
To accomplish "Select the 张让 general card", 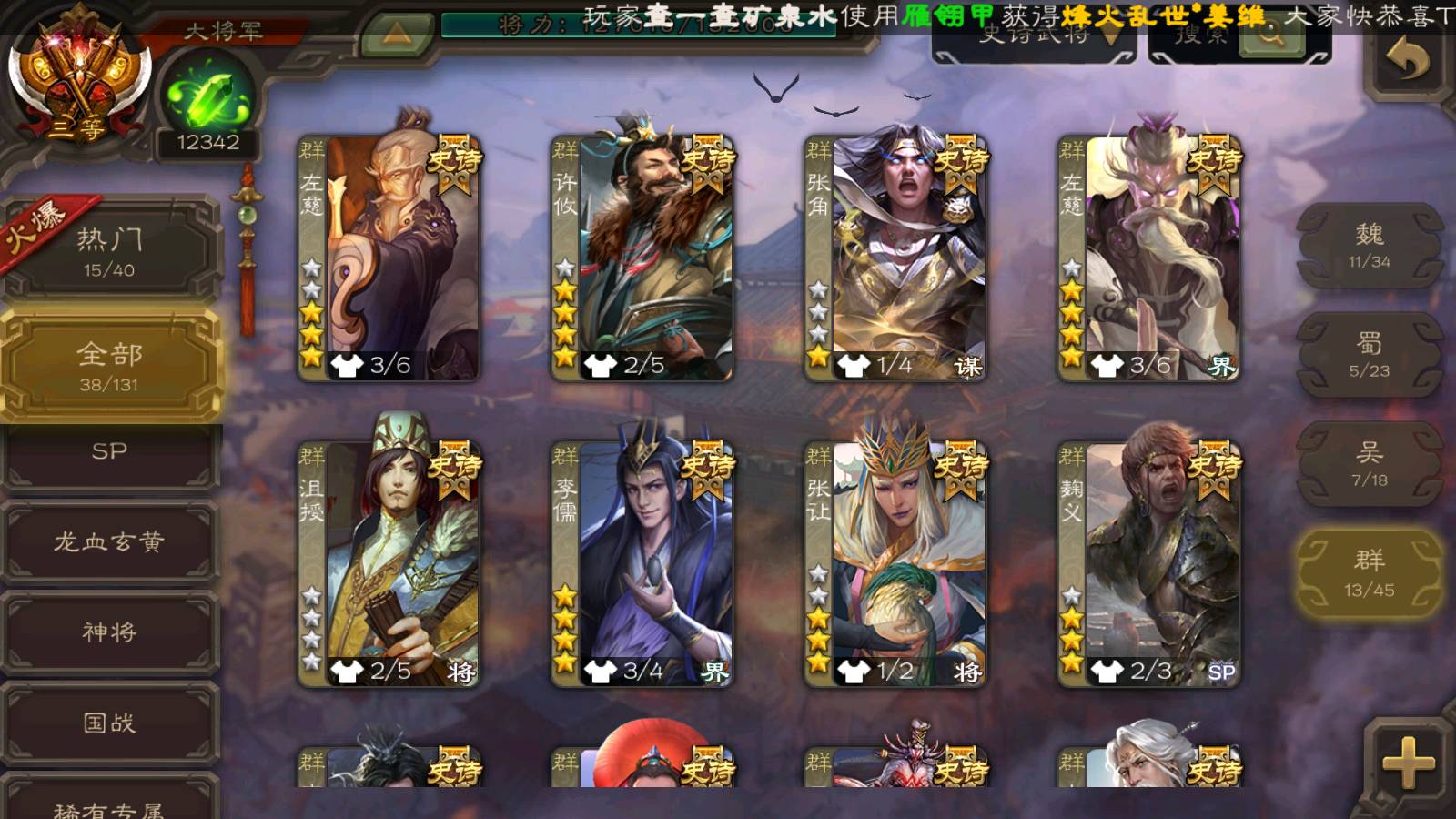I will click(895, 564).
